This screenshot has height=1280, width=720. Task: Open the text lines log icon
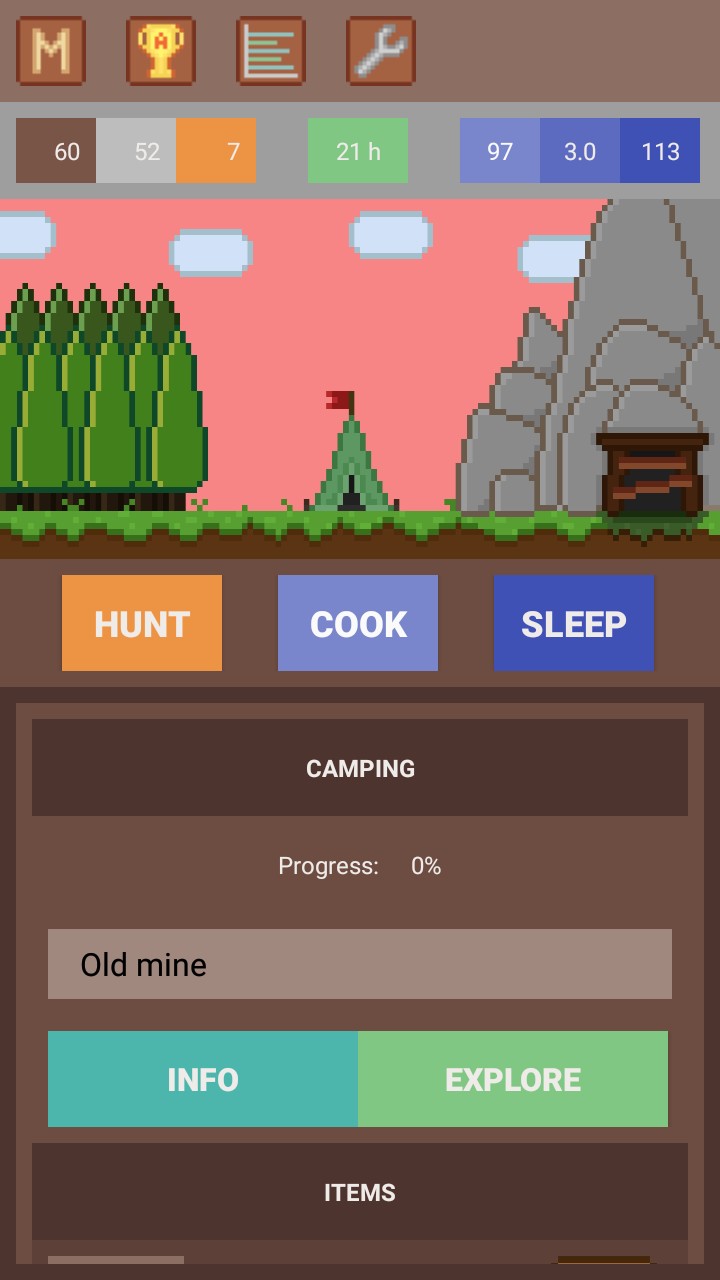271,51
